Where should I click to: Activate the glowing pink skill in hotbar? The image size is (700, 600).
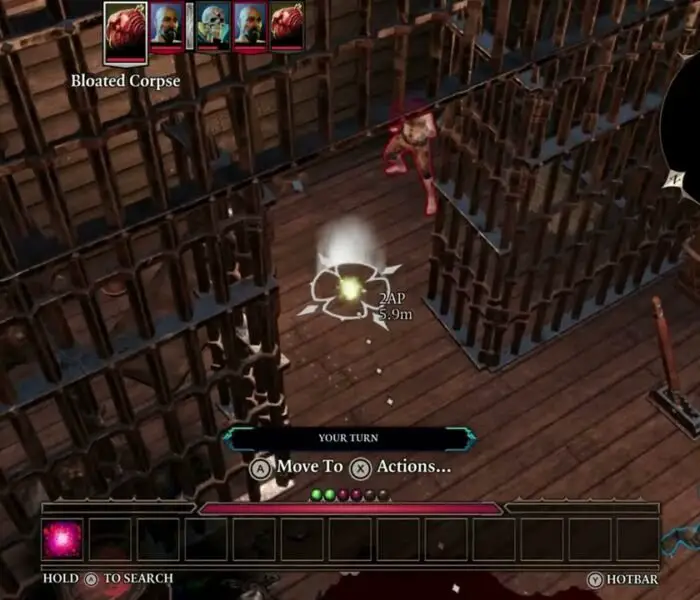tap(62, 539)
